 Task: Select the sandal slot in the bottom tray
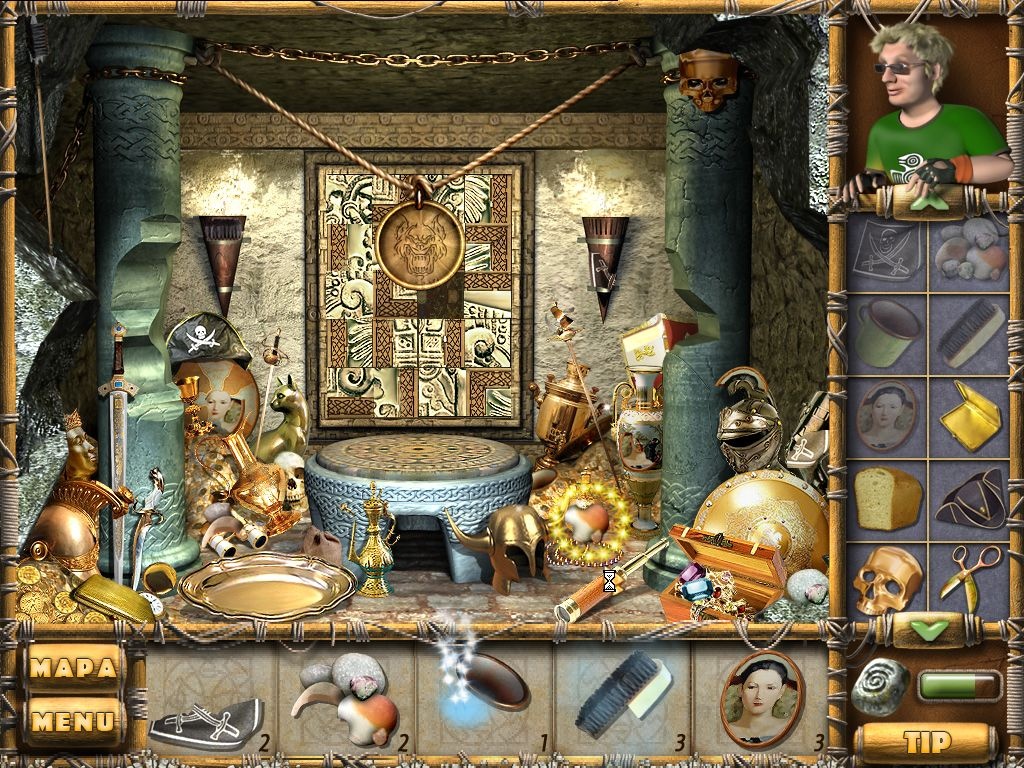[205, 713]
